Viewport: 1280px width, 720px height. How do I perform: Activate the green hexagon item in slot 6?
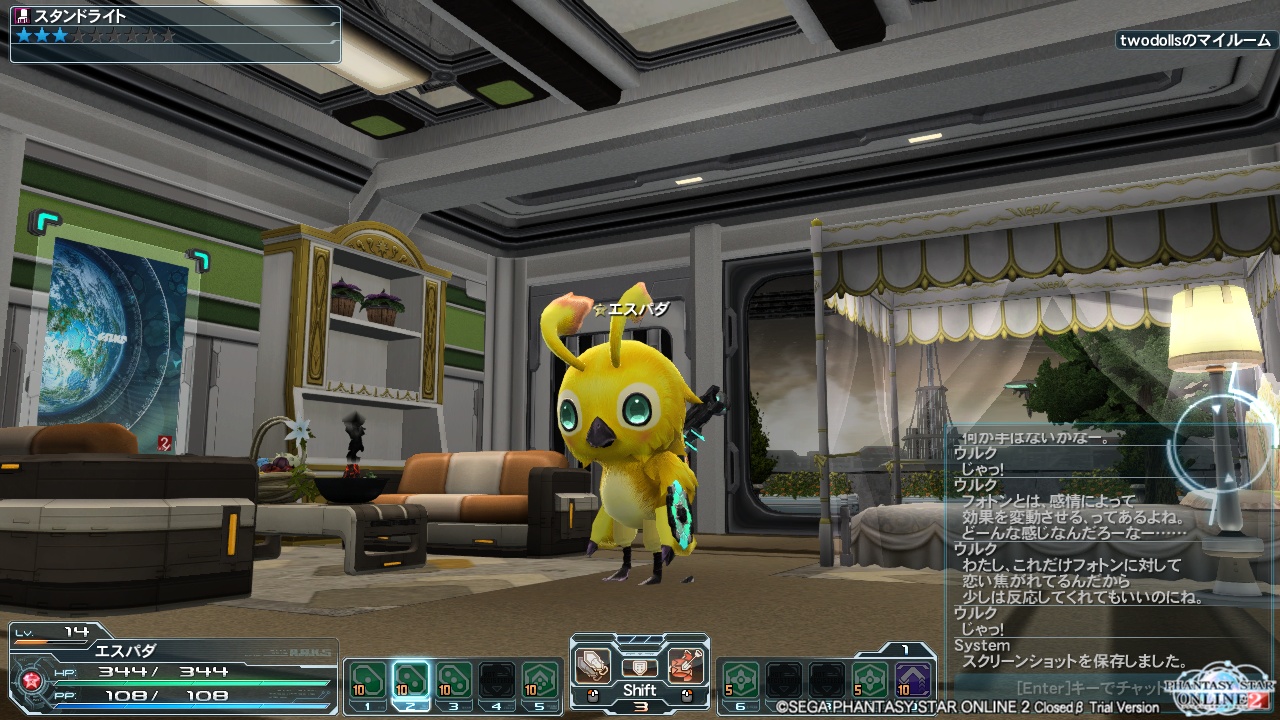pos(741,680)
